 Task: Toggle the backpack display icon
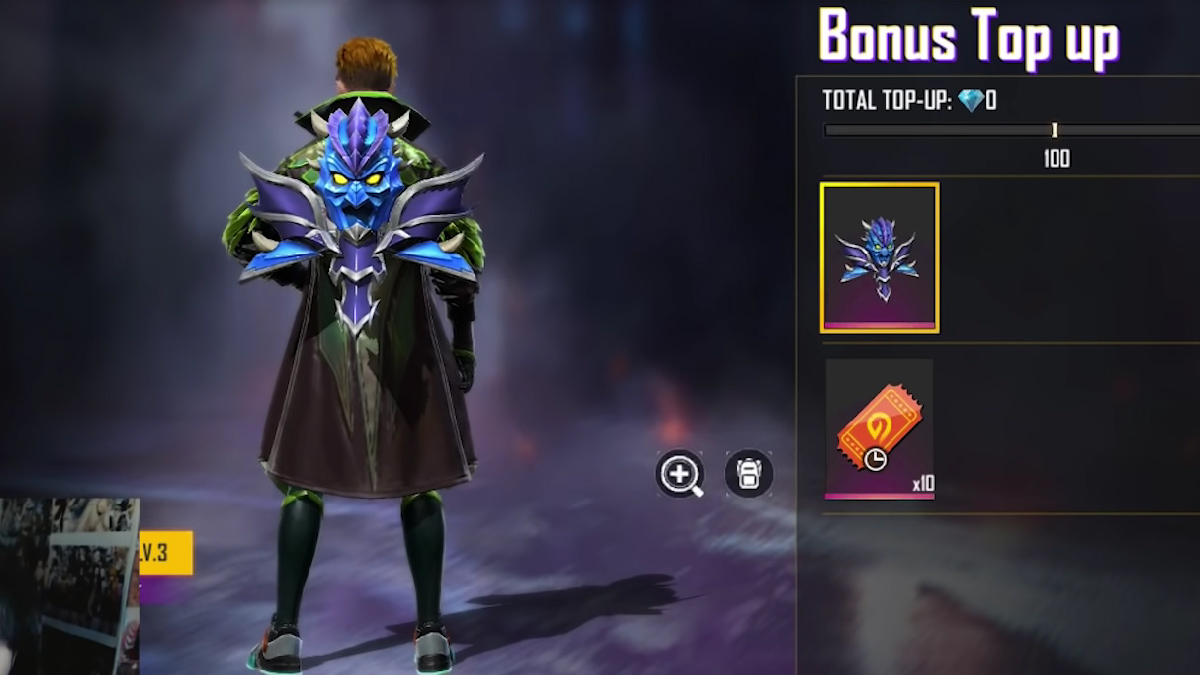tap(749, 473)
